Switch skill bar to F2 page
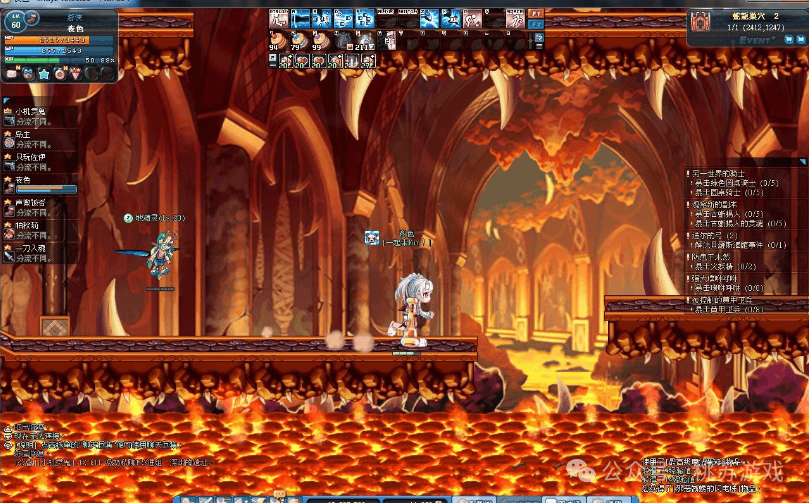This screenshot has width=809, height=503. point(535,25)
